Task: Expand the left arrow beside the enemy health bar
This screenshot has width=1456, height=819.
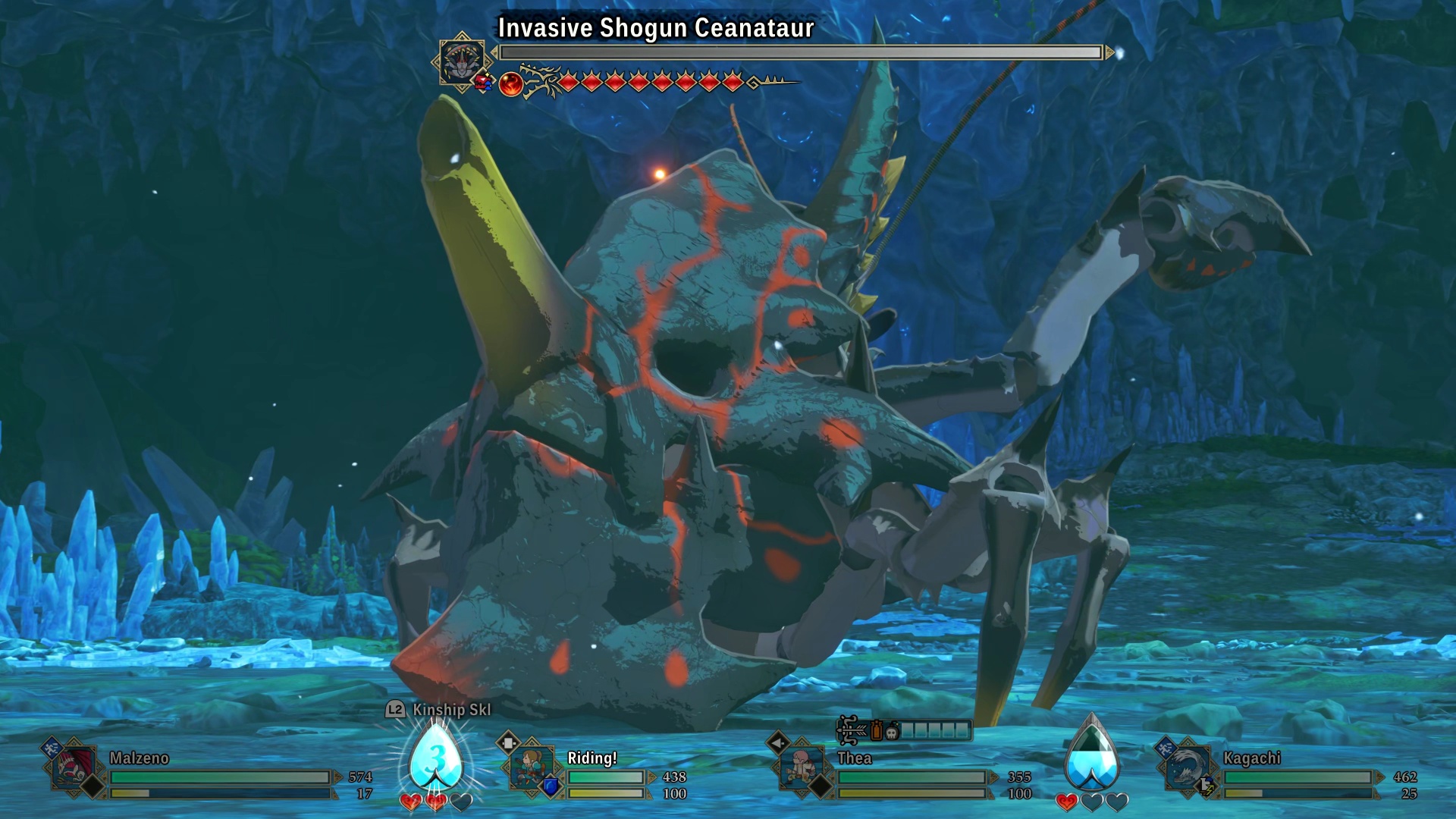Action: [x=494, y=52]
